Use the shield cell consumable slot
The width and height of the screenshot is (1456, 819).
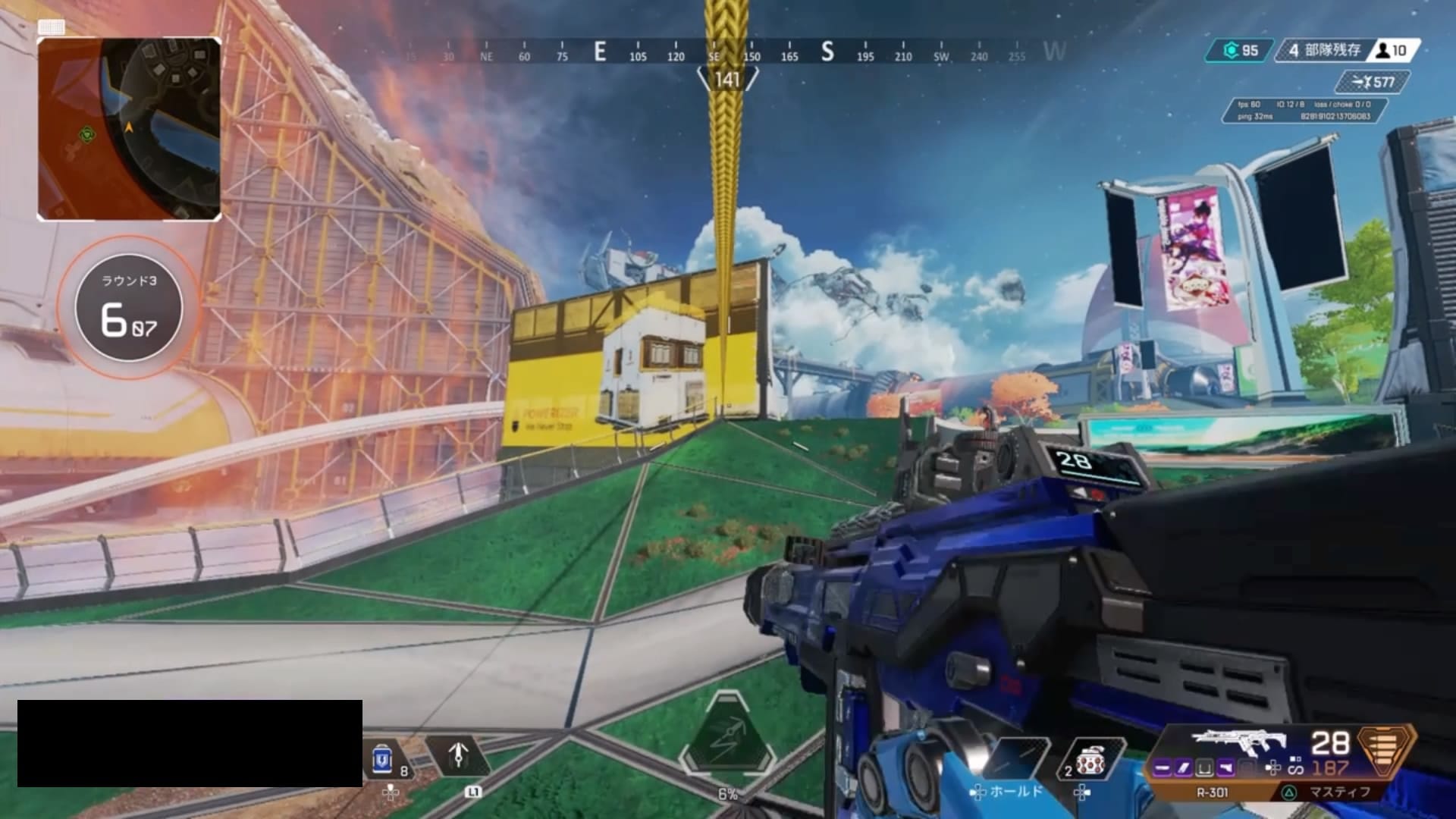click(384, 758)
